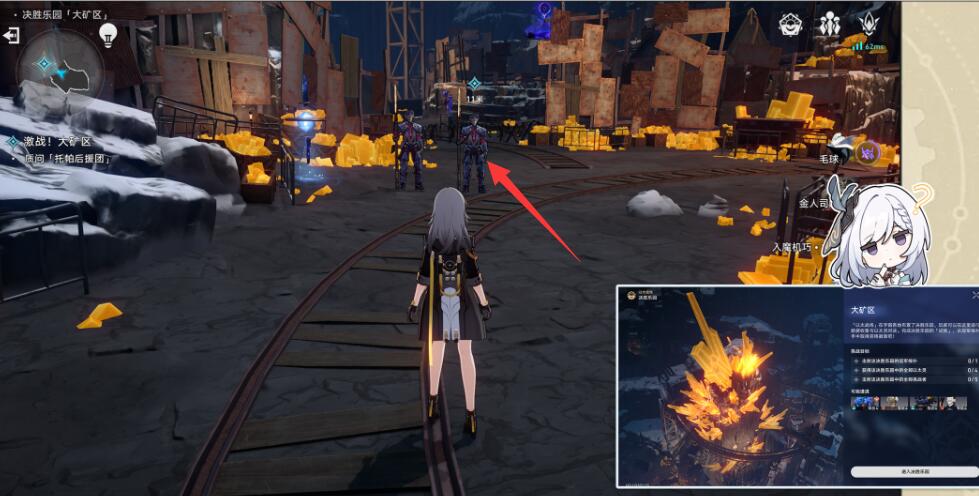
Task: Click the crest emblem icon beside the team icon
Action: (x=866, y=24)
